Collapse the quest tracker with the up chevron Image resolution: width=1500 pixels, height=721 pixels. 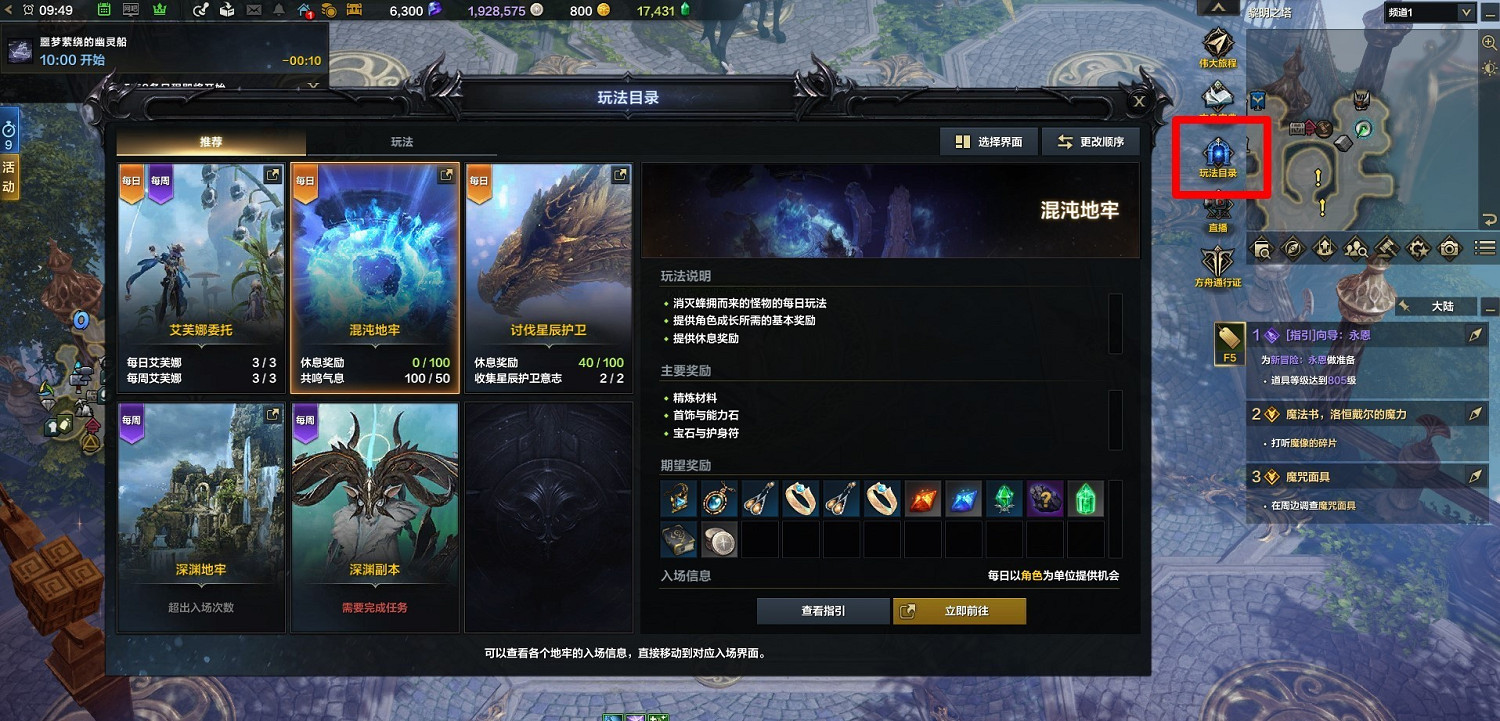click(1216, 7)
